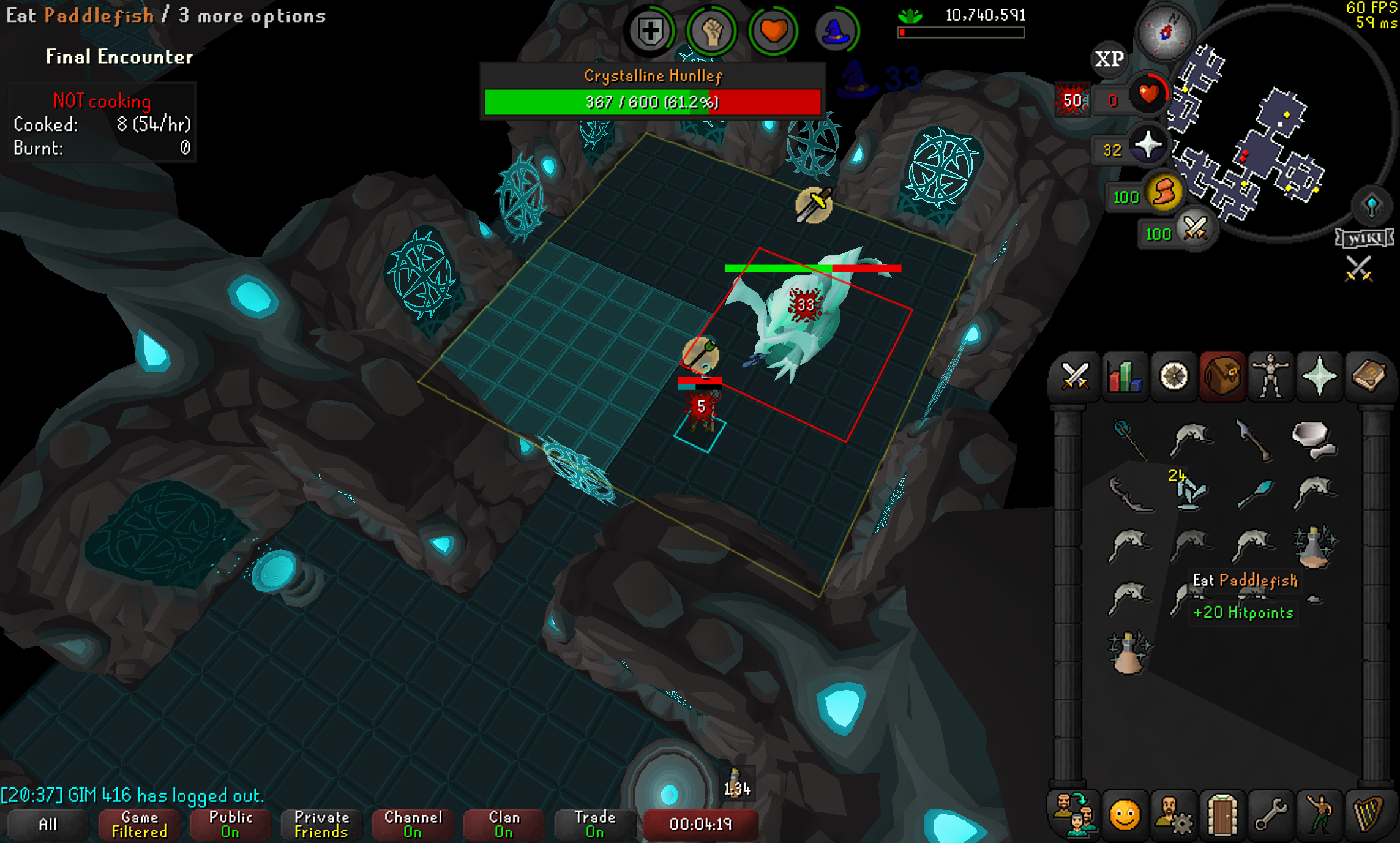This screenshot has height=843, width=1400.
Task: Show the Worn Equipment tab
Action: pyautogui.click(x=1271, y=377)
